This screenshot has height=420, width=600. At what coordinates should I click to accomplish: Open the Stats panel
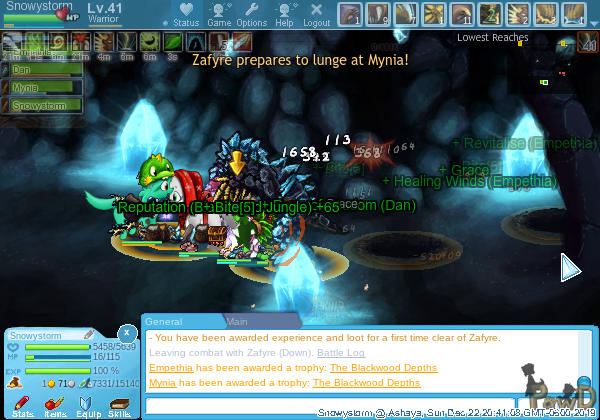23,404
